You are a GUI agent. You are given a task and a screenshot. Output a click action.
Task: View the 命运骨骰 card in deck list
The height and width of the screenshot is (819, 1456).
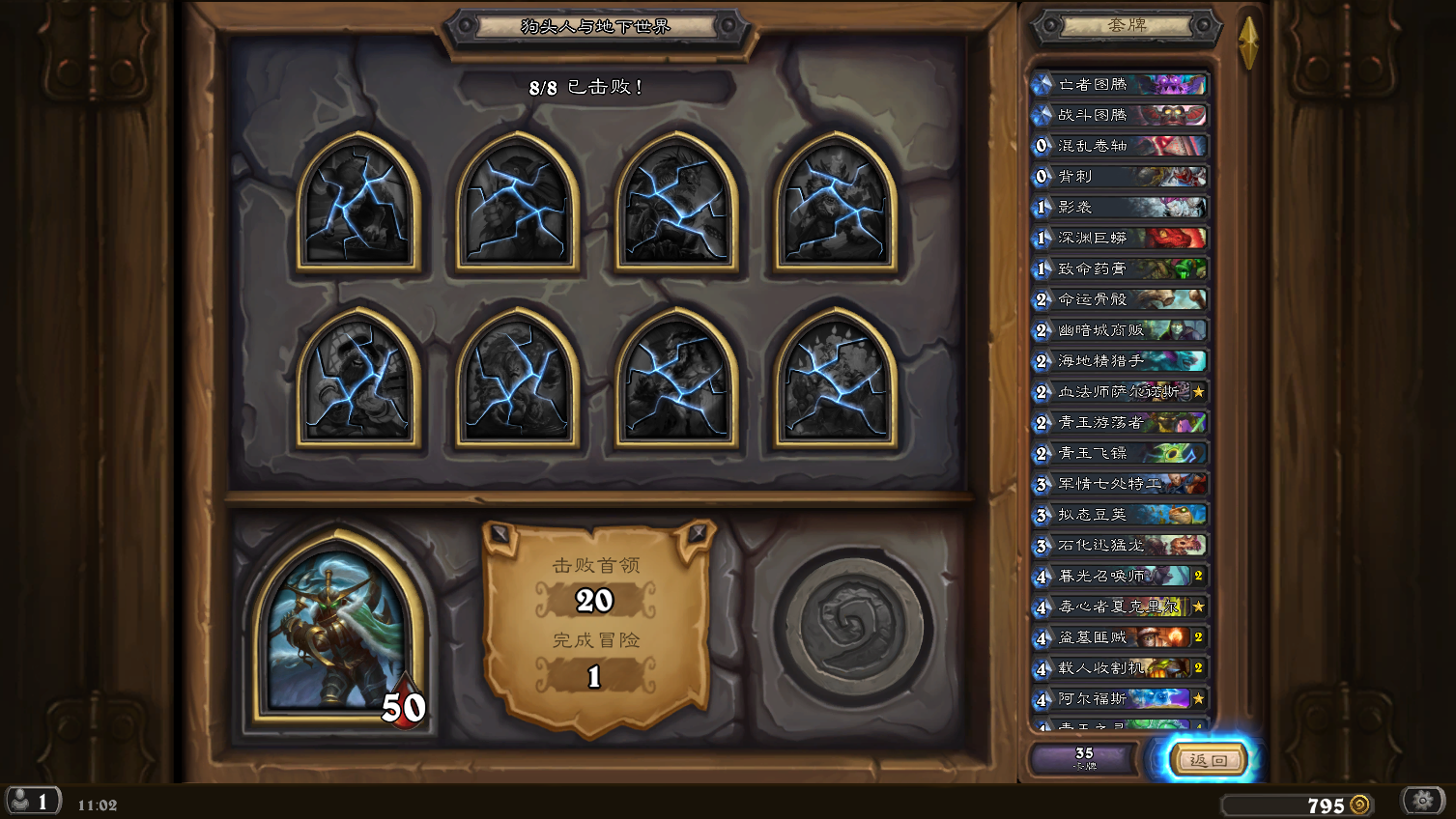(1121, 299)
